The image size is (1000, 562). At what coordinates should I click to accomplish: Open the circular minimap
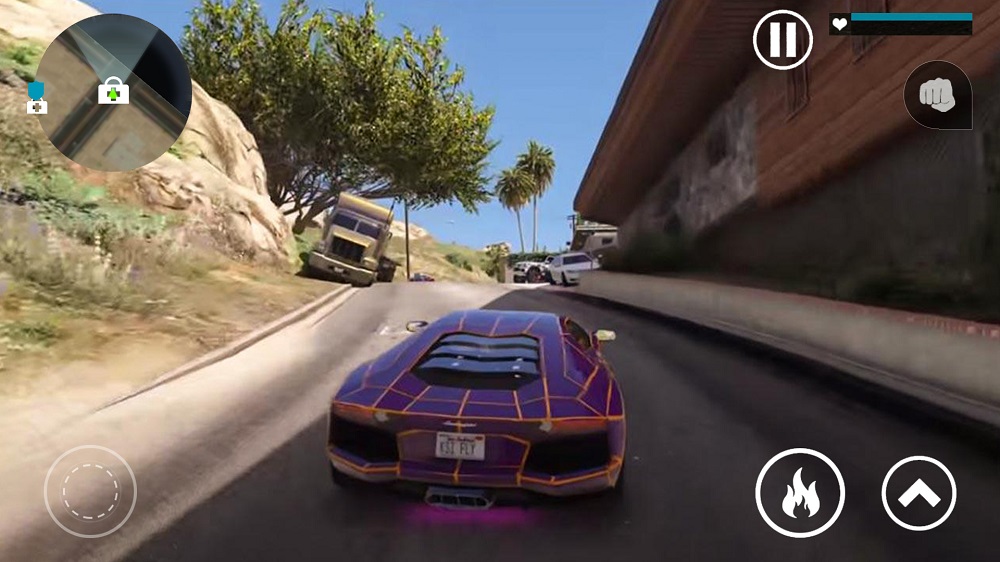click(113, 92)
